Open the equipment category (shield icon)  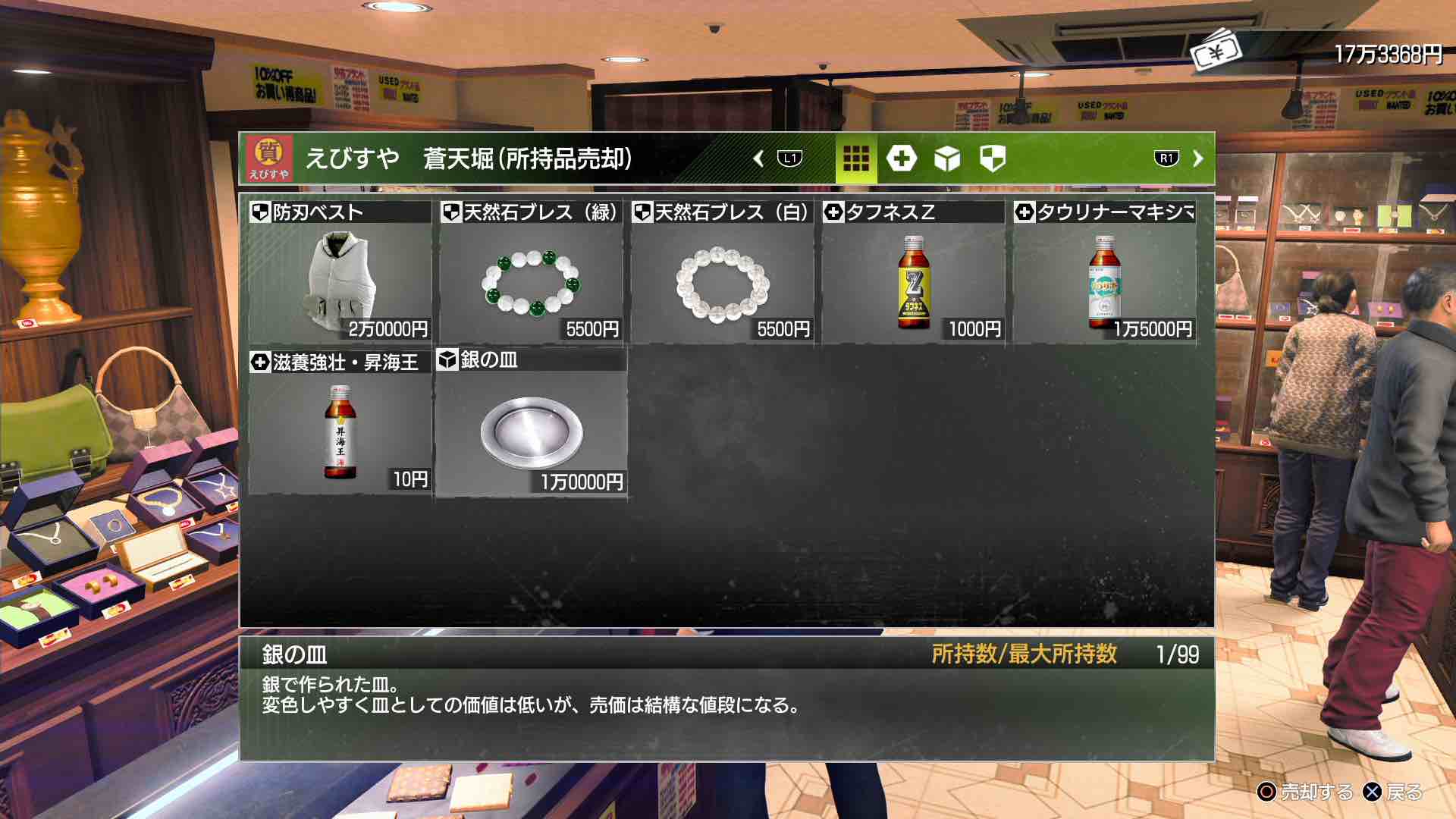pyautogui.click(x=994, y=159)
